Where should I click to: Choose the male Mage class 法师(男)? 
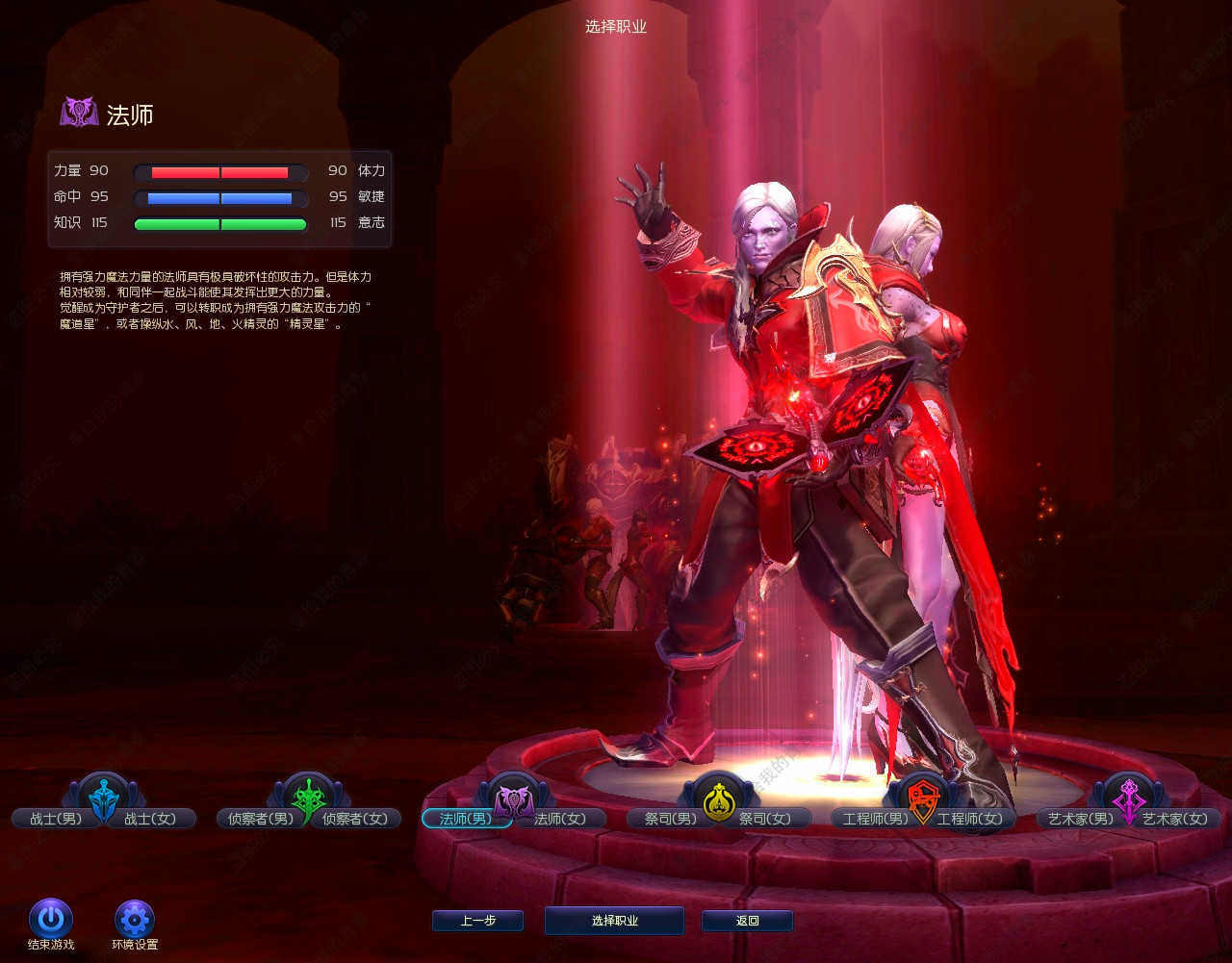(465, 819)
